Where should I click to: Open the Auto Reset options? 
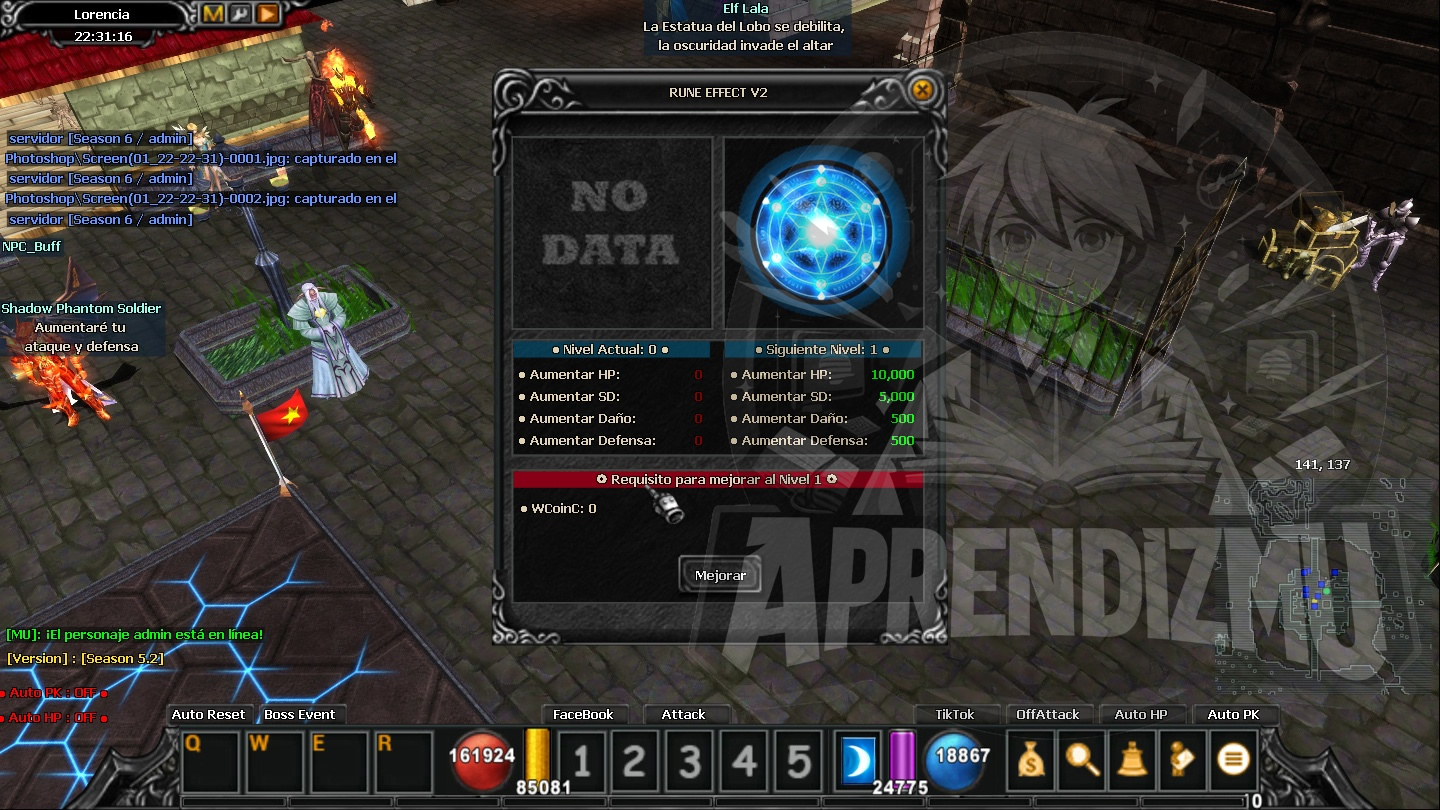click(208, 714)
